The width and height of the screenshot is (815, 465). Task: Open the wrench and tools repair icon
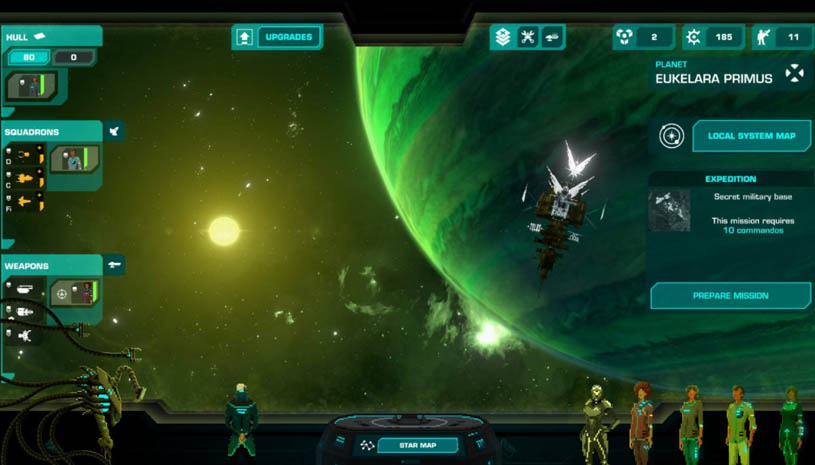click(527, 37)
